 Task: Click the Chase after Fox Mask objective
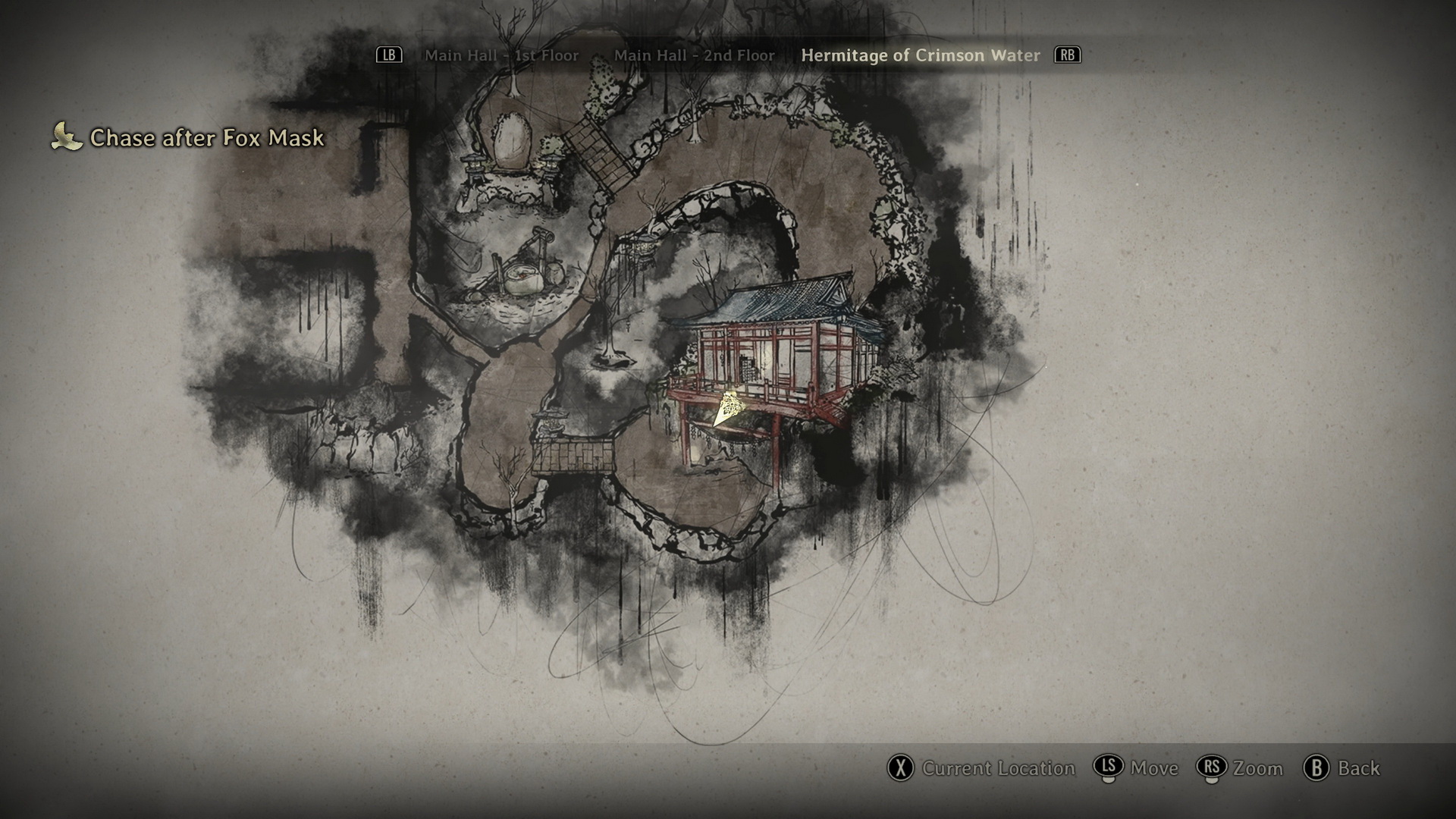pyautogui.click(x=206, y=137)
